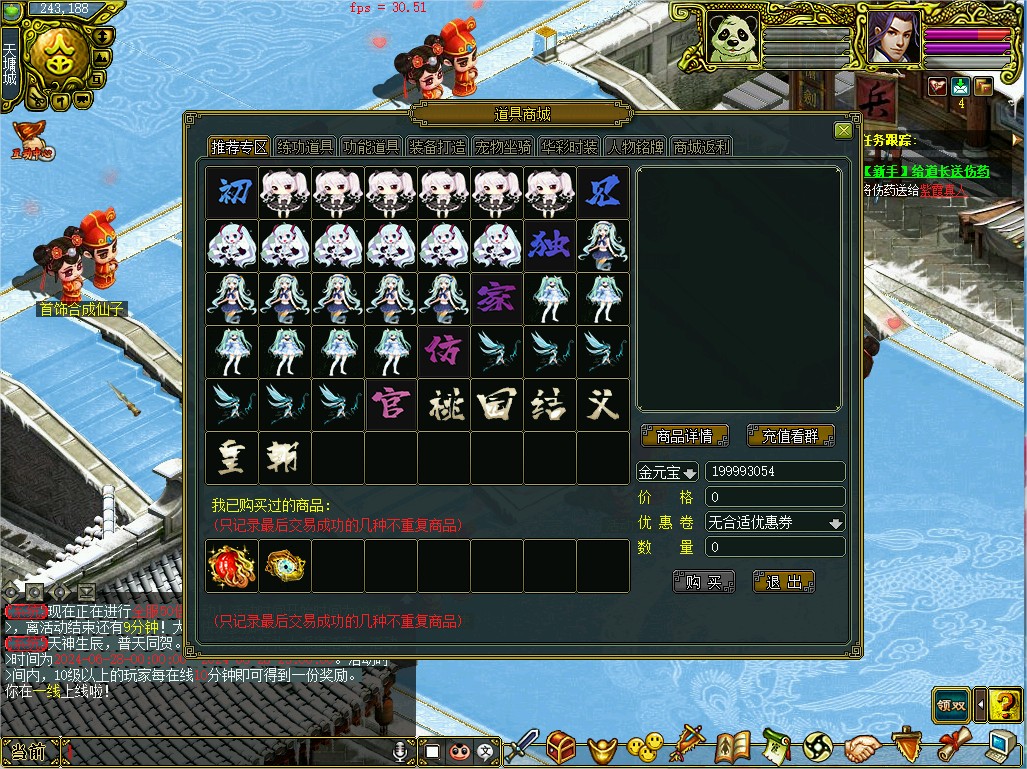Open the 功能道具 shop category
The width and height of the screenshot is (1027, 769).
(371, 147)
